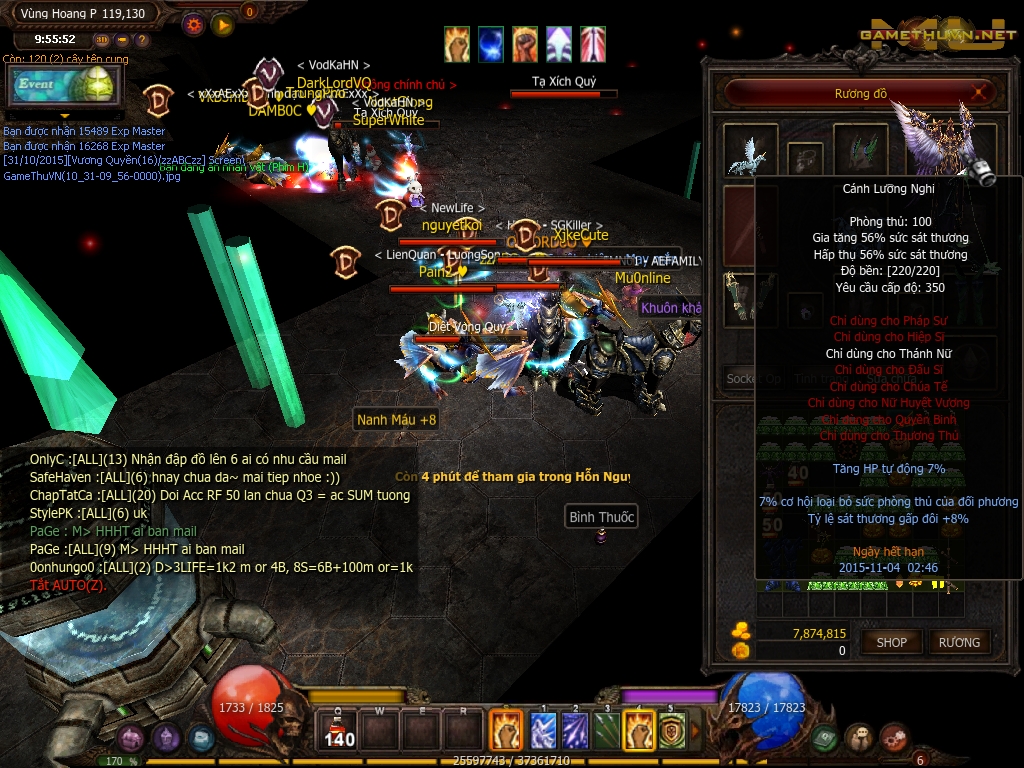Open the RƯƠNG storage button
1024x768 pixels.
pyautogui.click(x=959, y=643)
